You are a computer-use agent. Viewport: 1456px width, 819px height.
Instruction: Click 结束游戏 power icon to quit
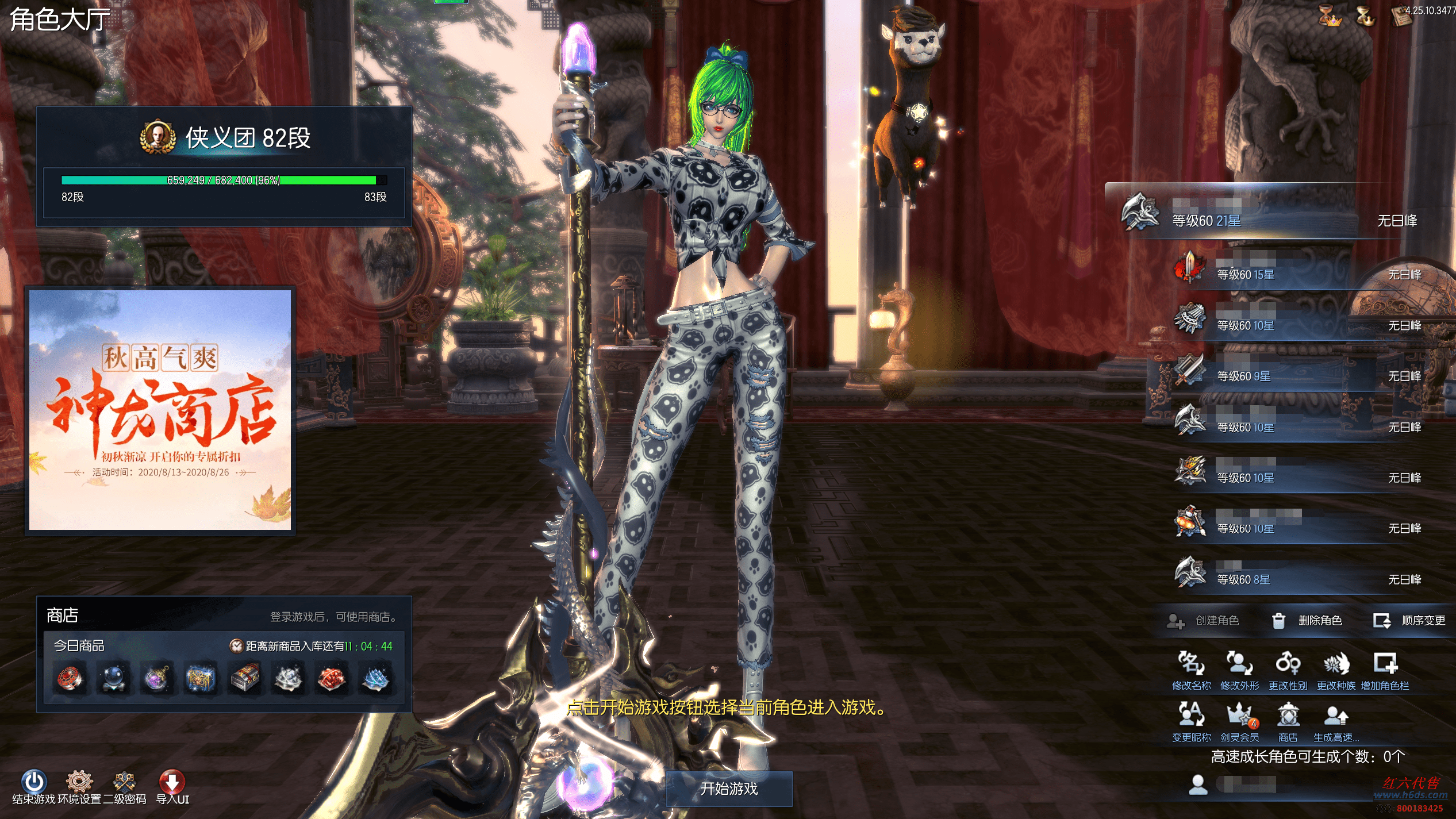click(34, 782)
